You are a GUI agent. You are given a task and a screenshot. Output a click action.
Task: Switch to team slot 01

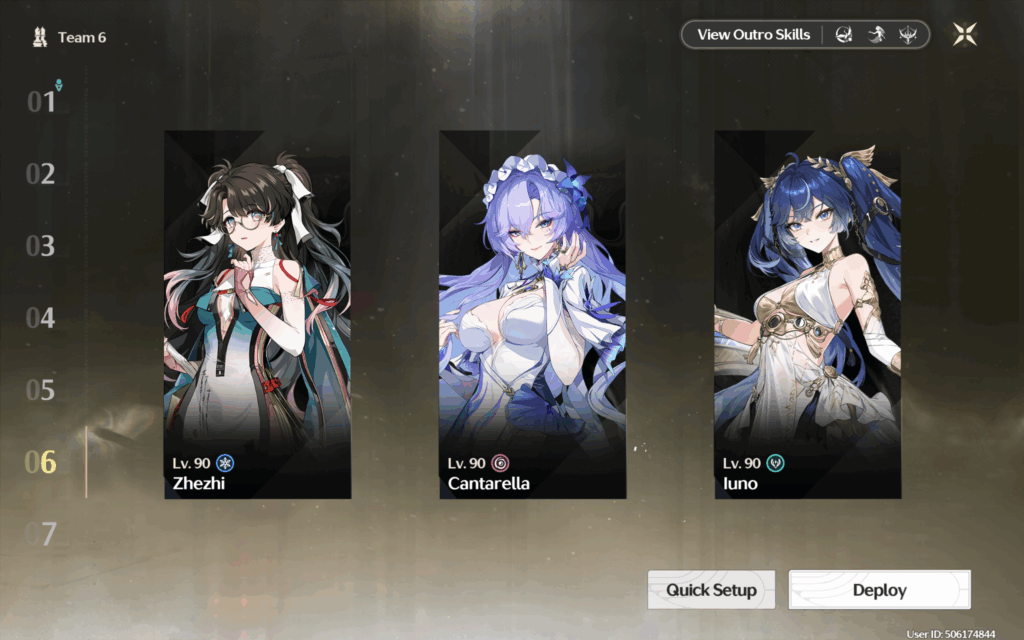(x=41, y=102)
